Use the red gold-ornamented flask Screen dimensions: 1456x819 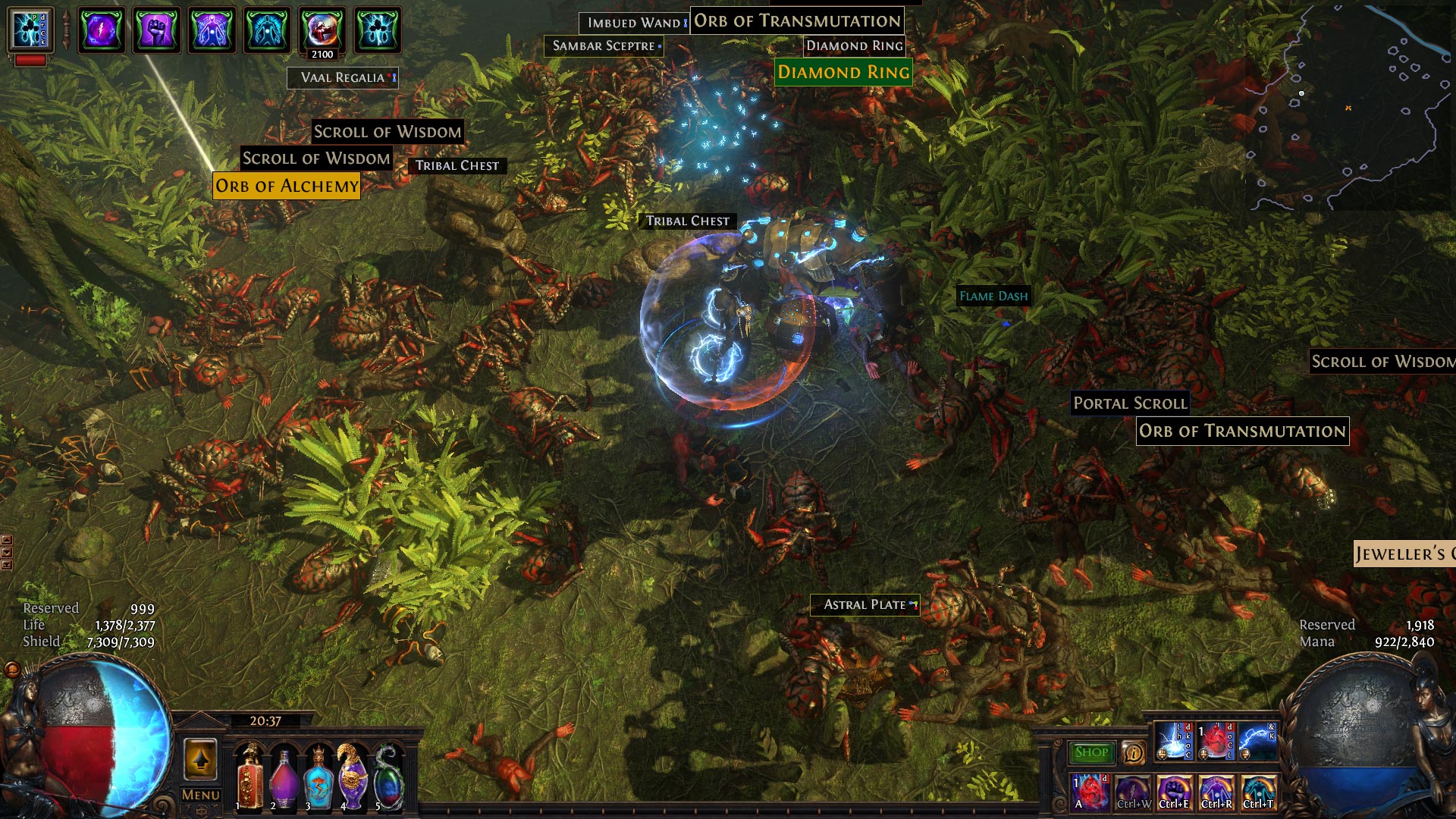pos(249,777)
